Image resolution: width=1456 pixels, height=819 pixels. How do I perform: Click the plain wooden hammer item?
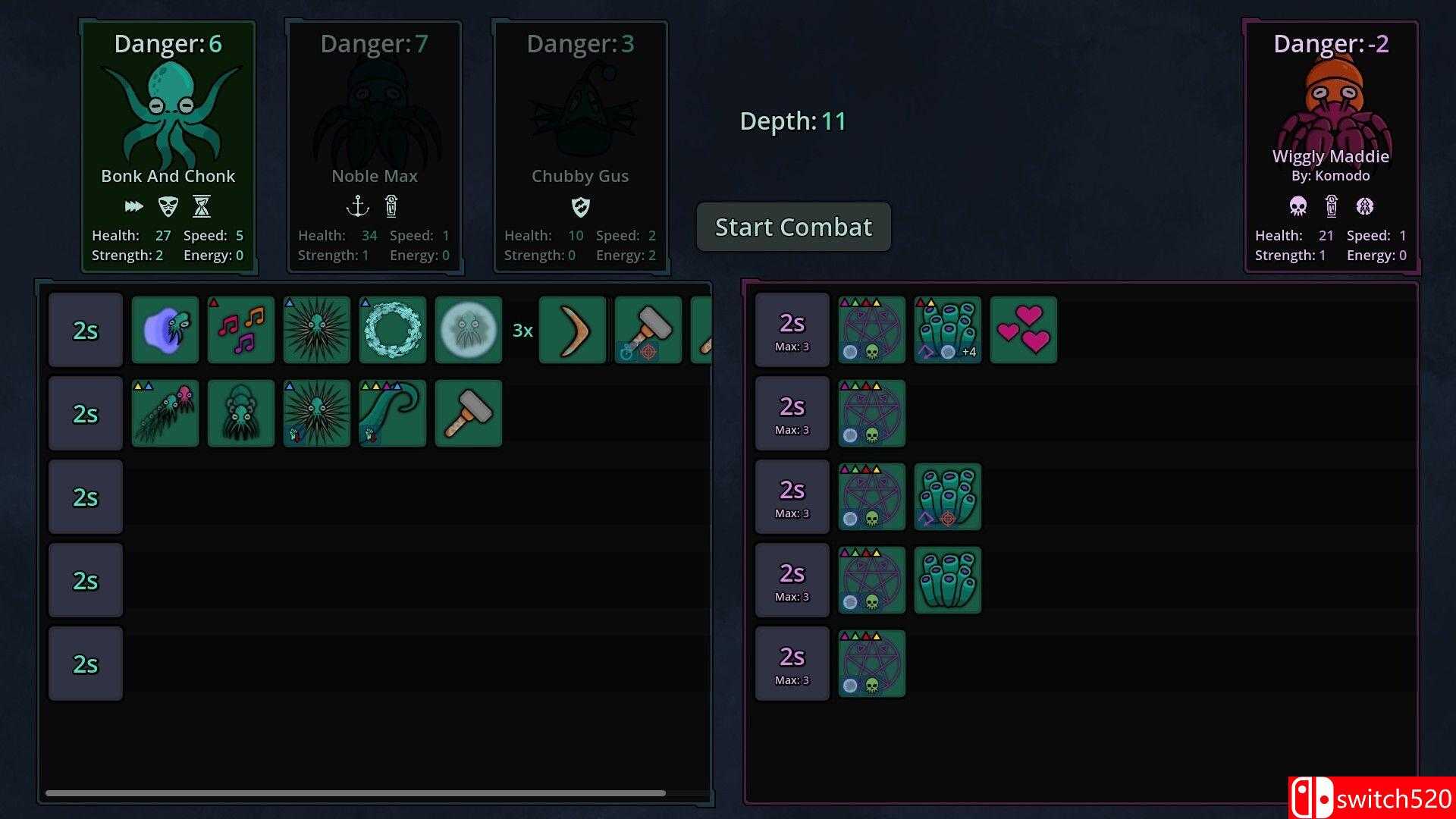[x=468, y=413]
